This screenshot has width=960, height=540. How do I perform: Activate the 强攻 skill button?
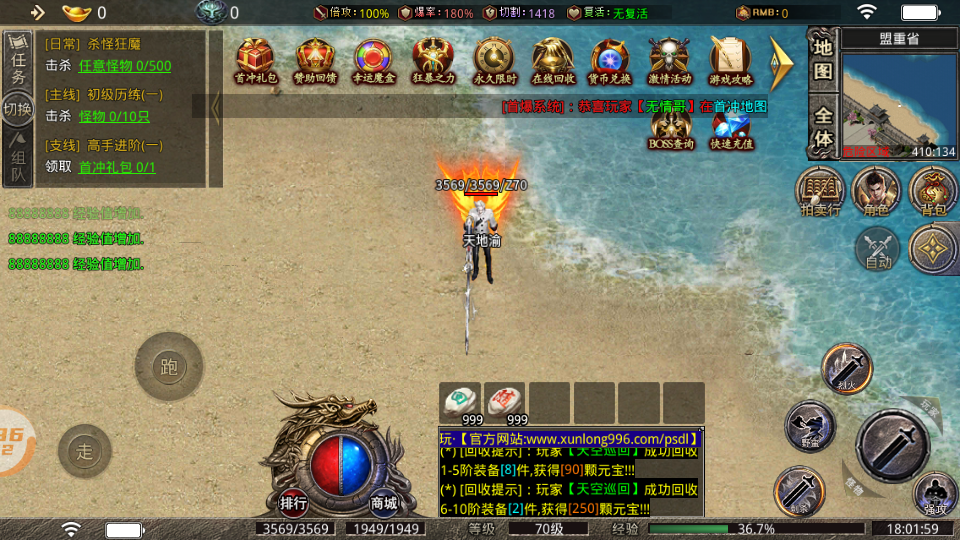[935, 495]
